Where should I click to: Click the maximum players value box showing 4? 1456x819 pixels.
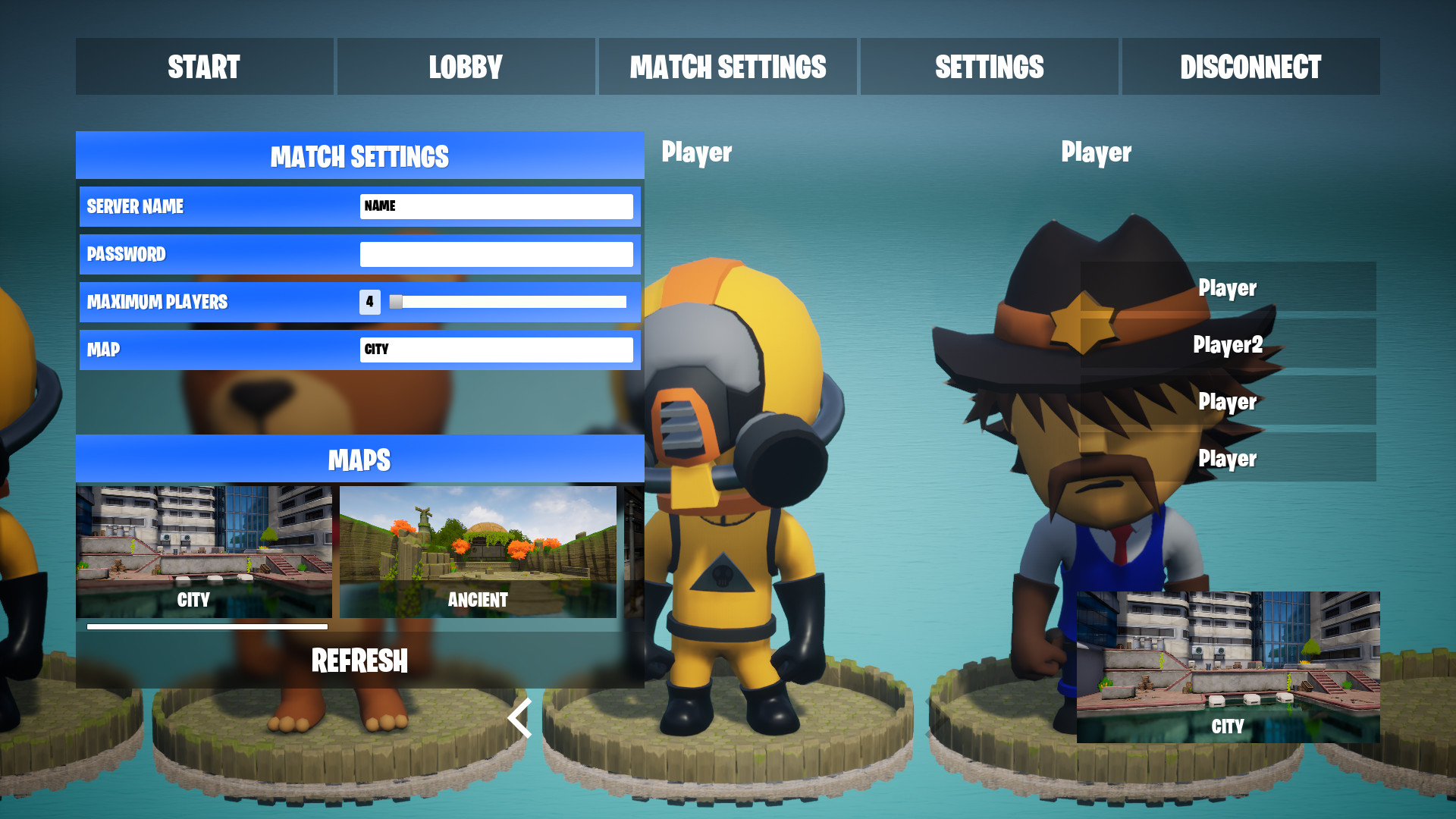click(369, 302)
